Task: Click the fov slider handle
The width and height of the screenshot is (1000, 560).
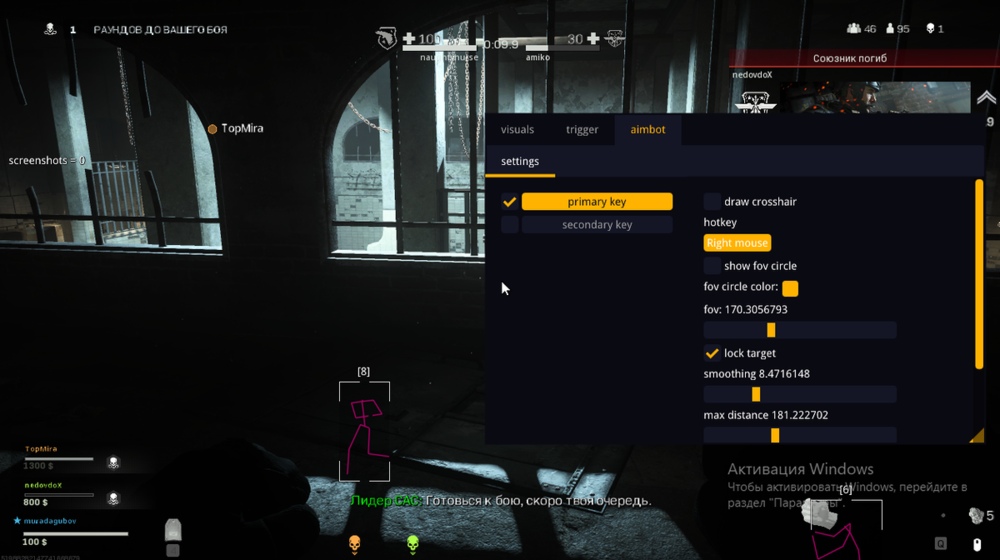Action: [771, 330]
